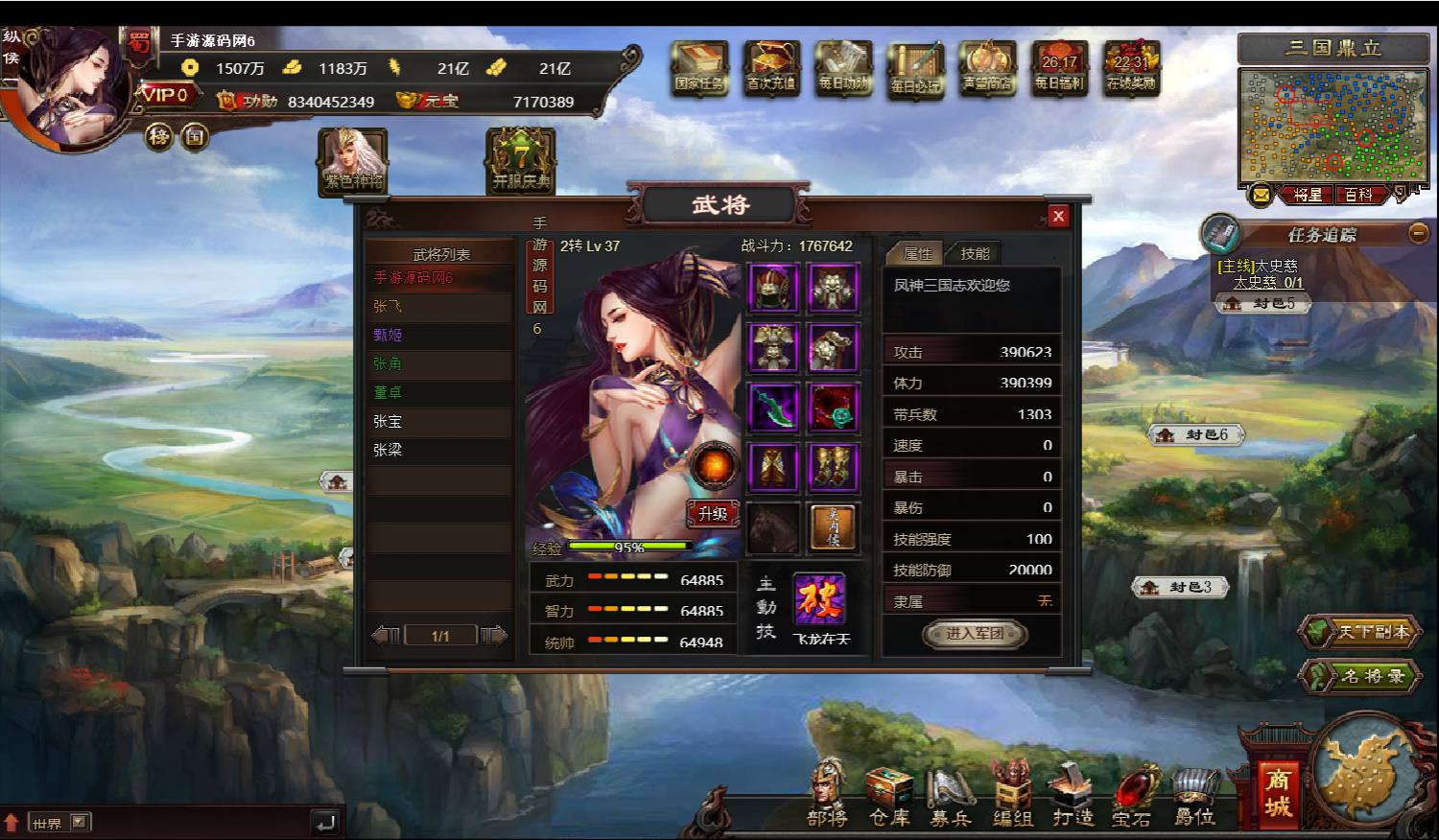Click the 进入军团 enter legion button

click(x=974, y=633)
